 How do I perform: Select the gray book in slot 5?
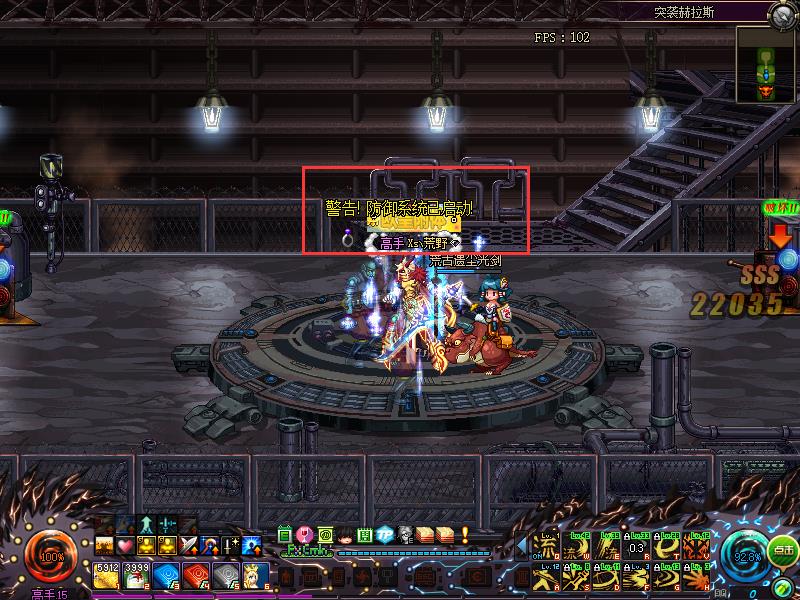[x=225, y=573]
